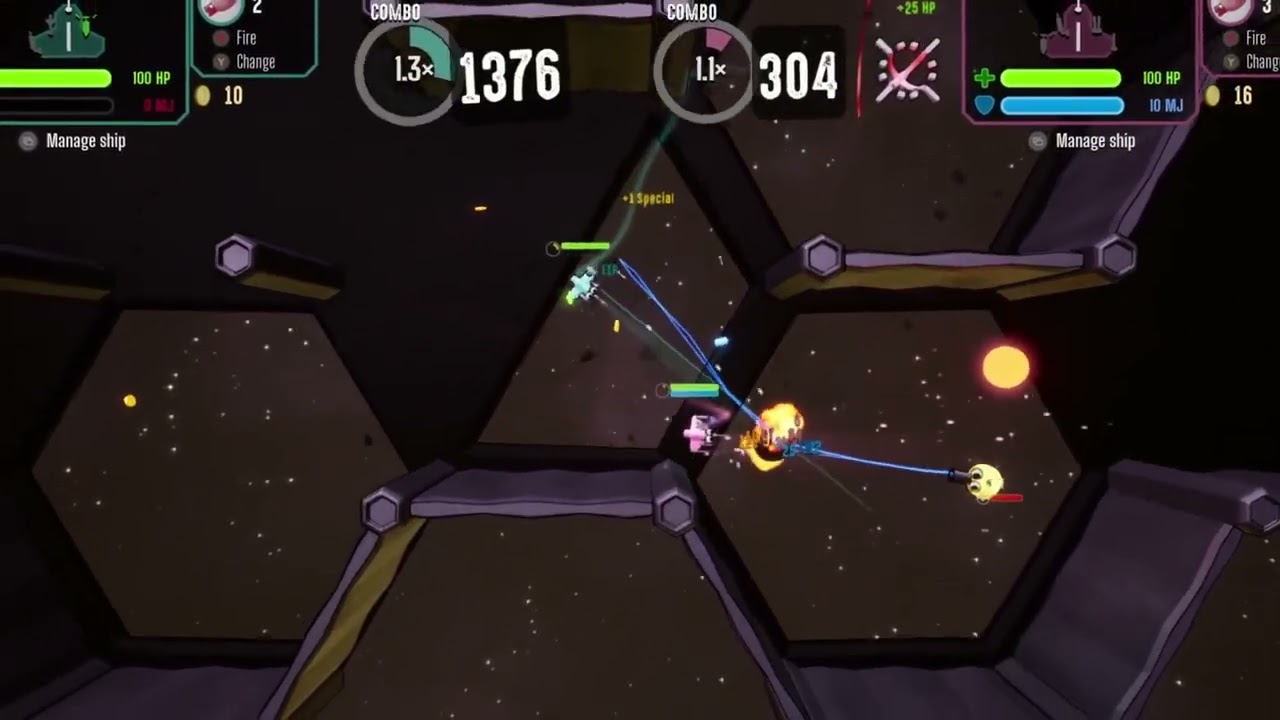Viewport: 1280px width, 720px height.
Task: Click the blue shield energy icon
Action: click(984, 105)
